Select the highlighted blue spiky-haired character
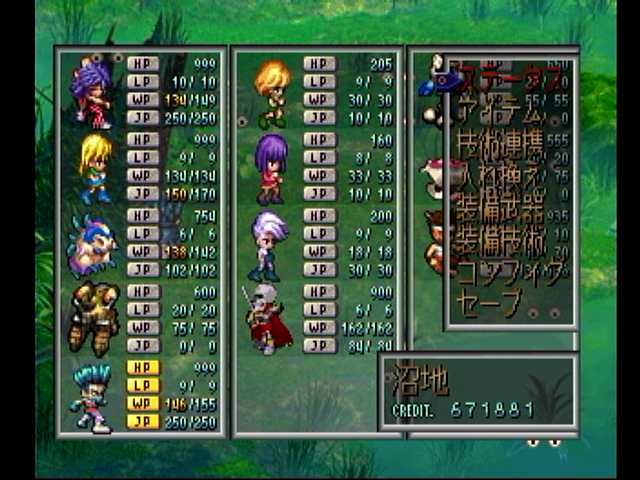 point(92,395)
